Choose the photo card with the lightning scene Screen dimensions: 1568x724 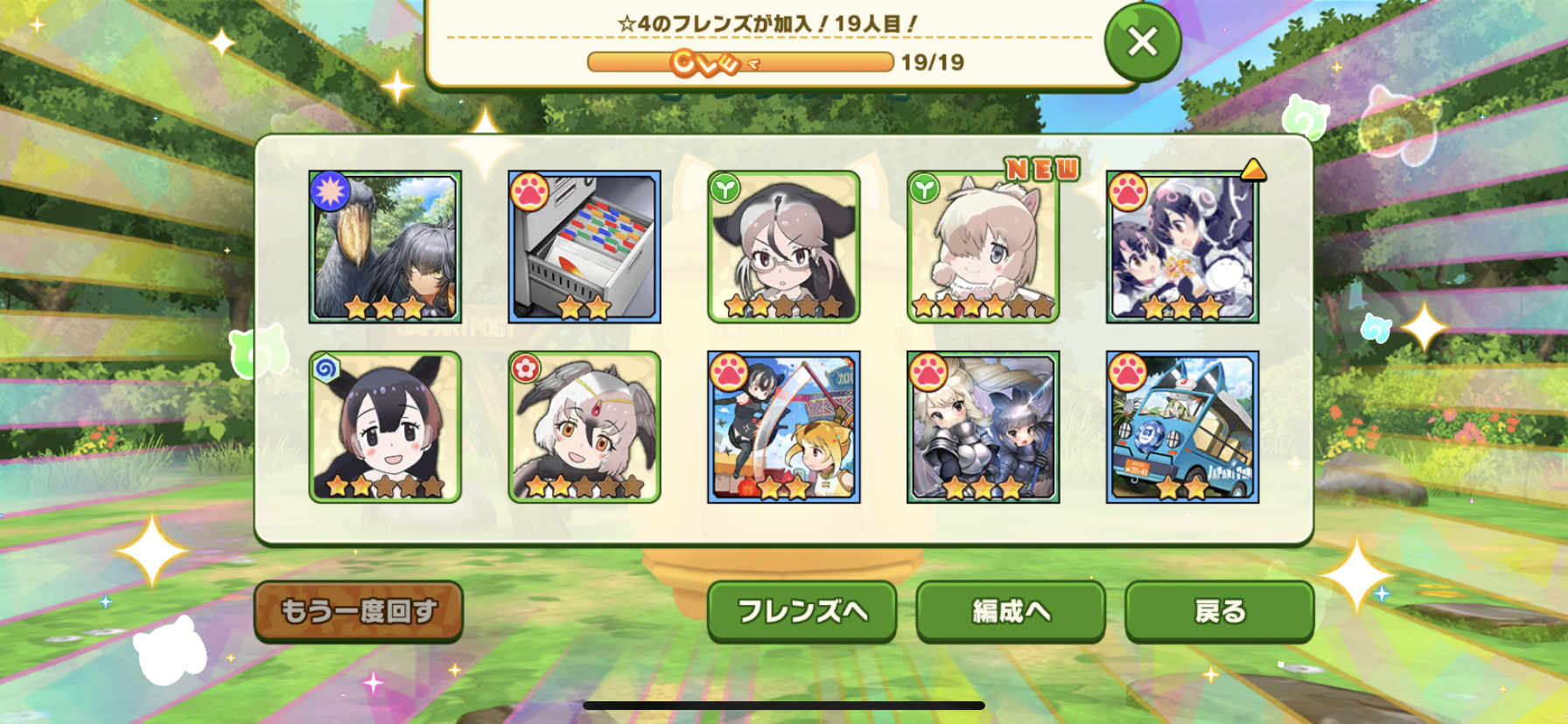(1182, 247)
